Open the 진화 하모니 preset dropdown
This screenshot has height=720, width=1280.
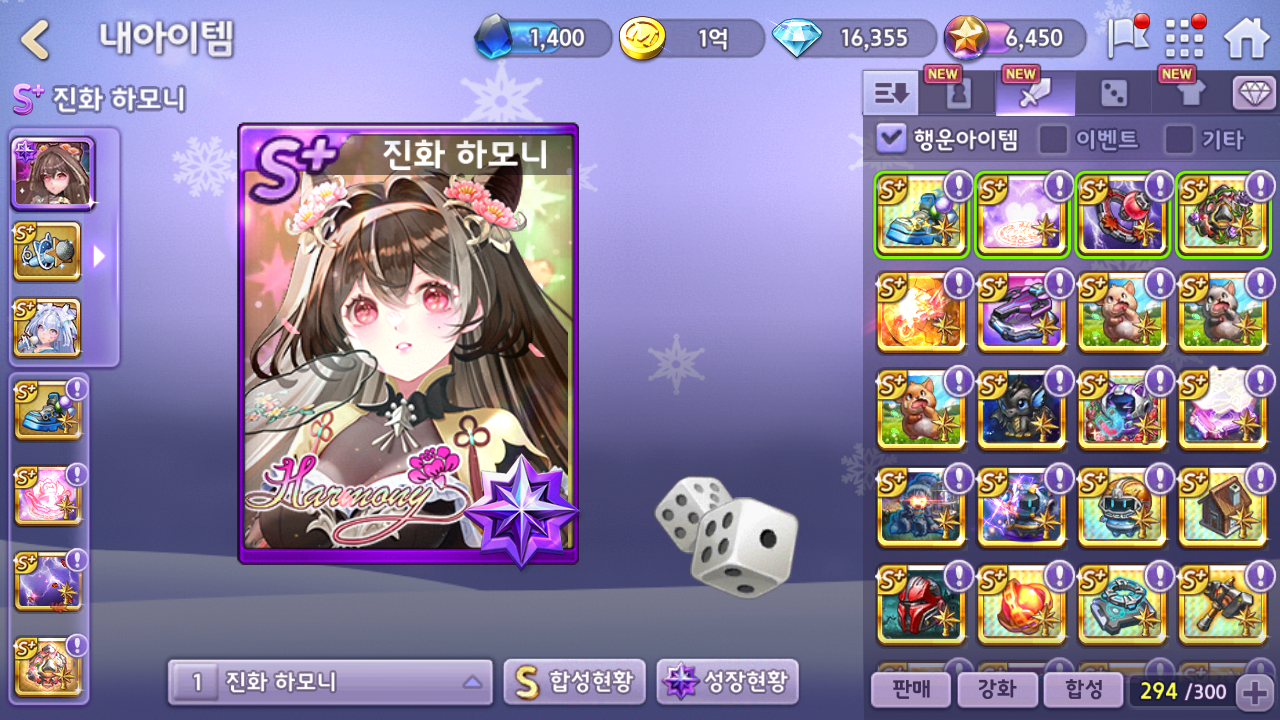coord(330,683)
